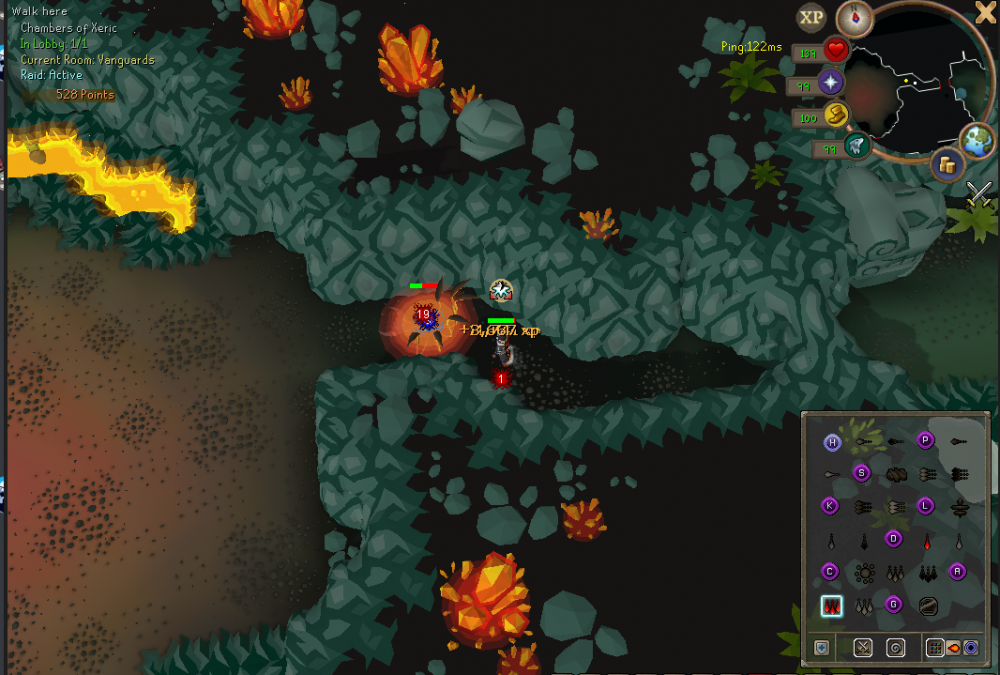Close the panel with the X button

(985, 12)
